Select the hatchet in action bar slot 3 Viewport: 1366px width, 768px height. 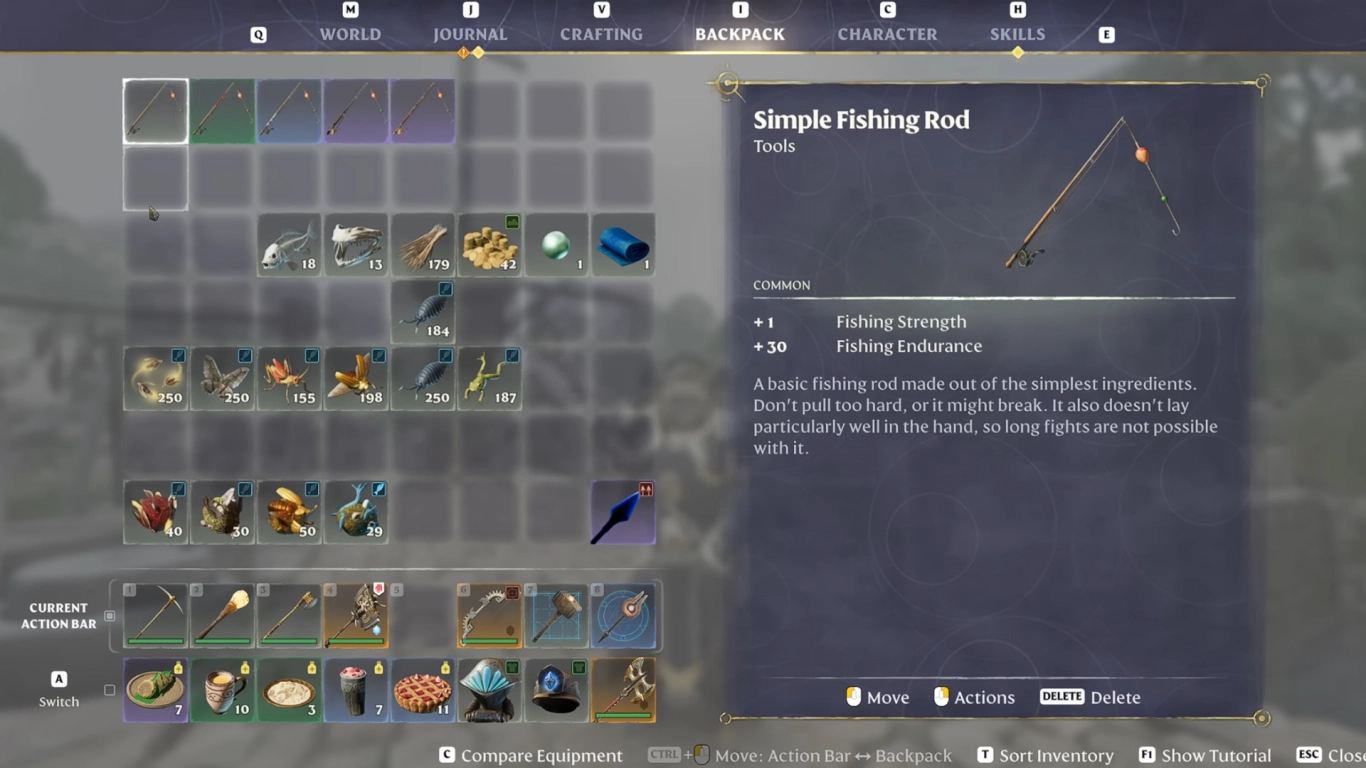click(x=289, y=613)
